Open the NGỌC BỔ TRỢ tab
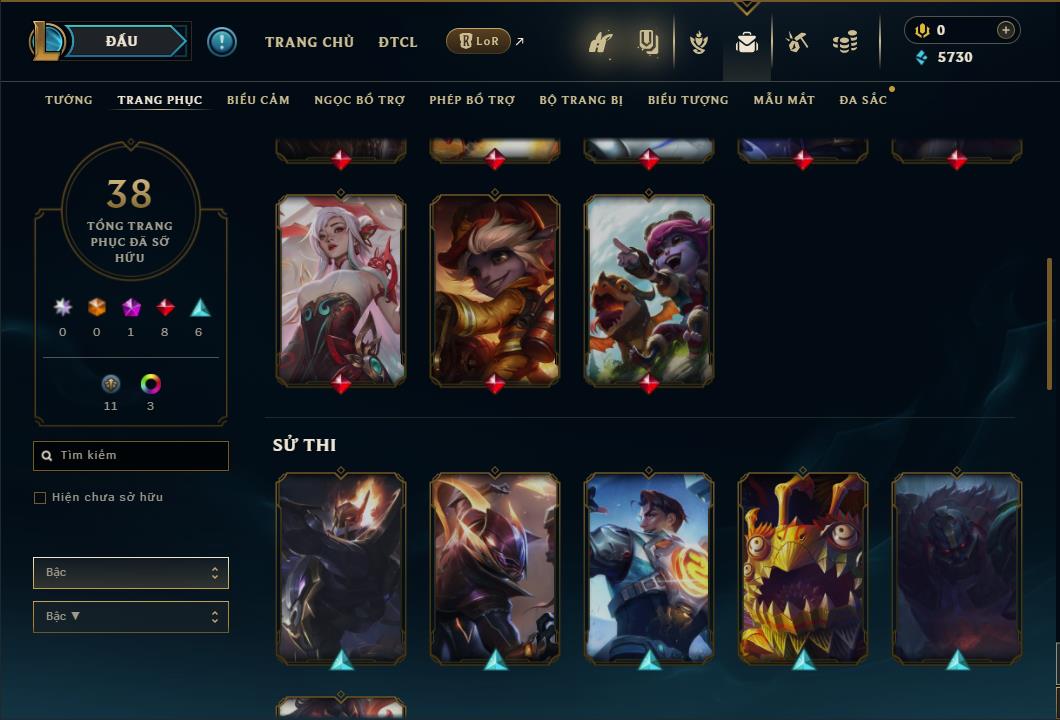This screenshot has height=720, width=1060. tap(359, 100)
